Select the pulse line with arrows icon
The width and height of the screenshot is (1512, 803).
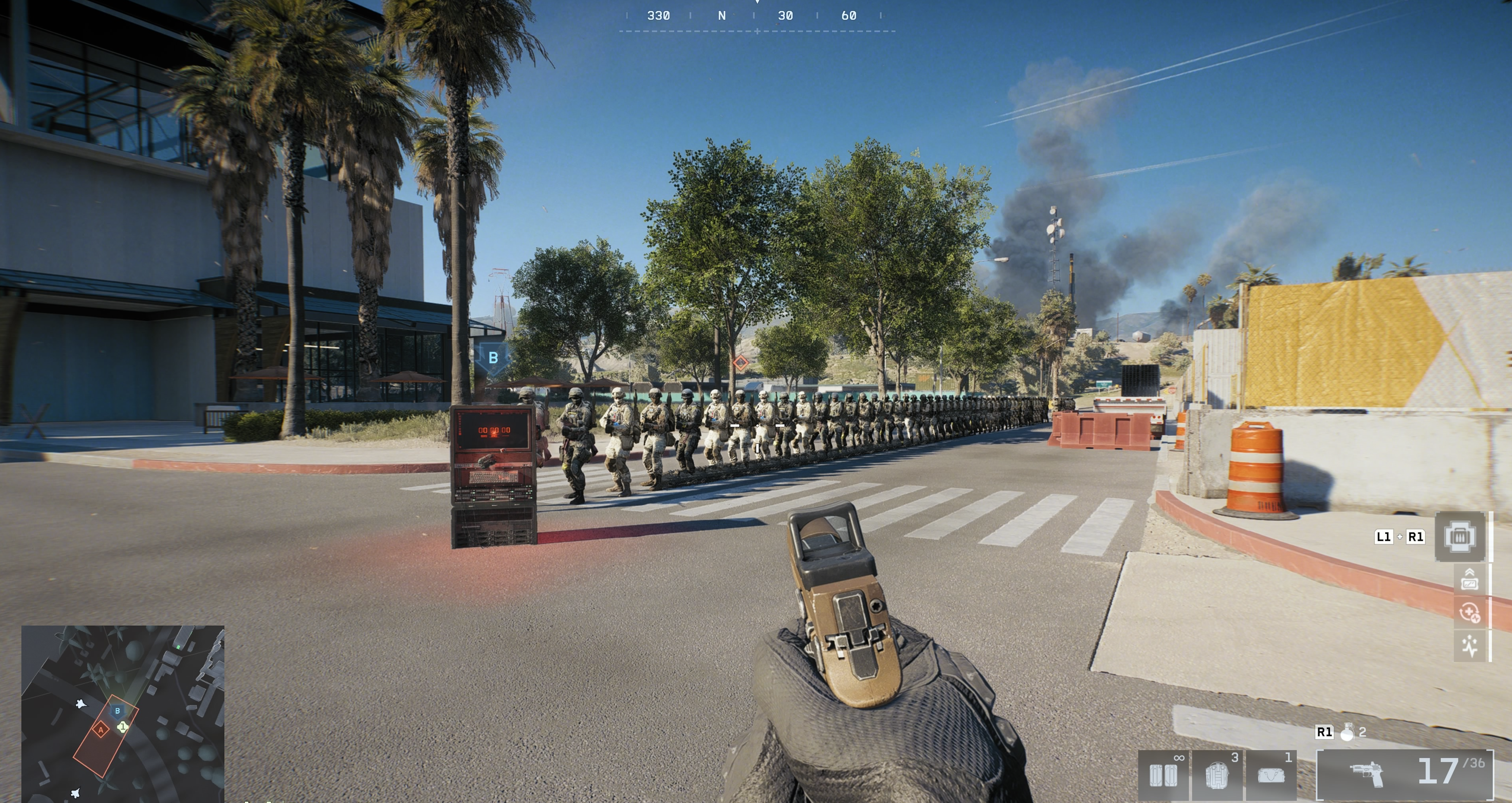[1469, 646]
